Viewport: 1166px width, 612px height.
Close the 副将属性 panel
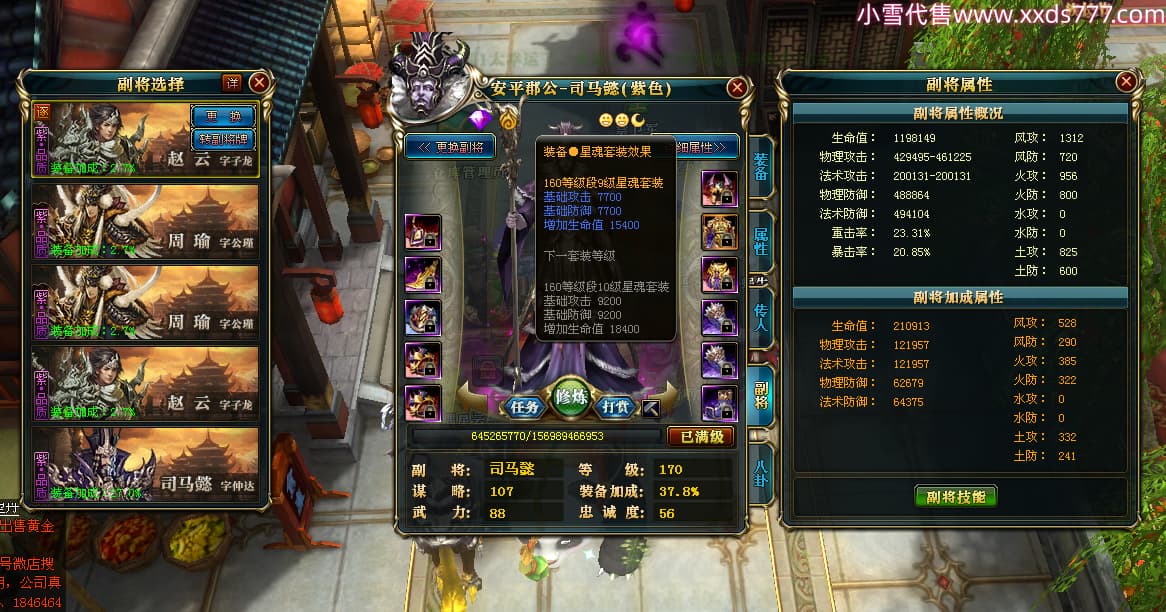coord(1126,82)
